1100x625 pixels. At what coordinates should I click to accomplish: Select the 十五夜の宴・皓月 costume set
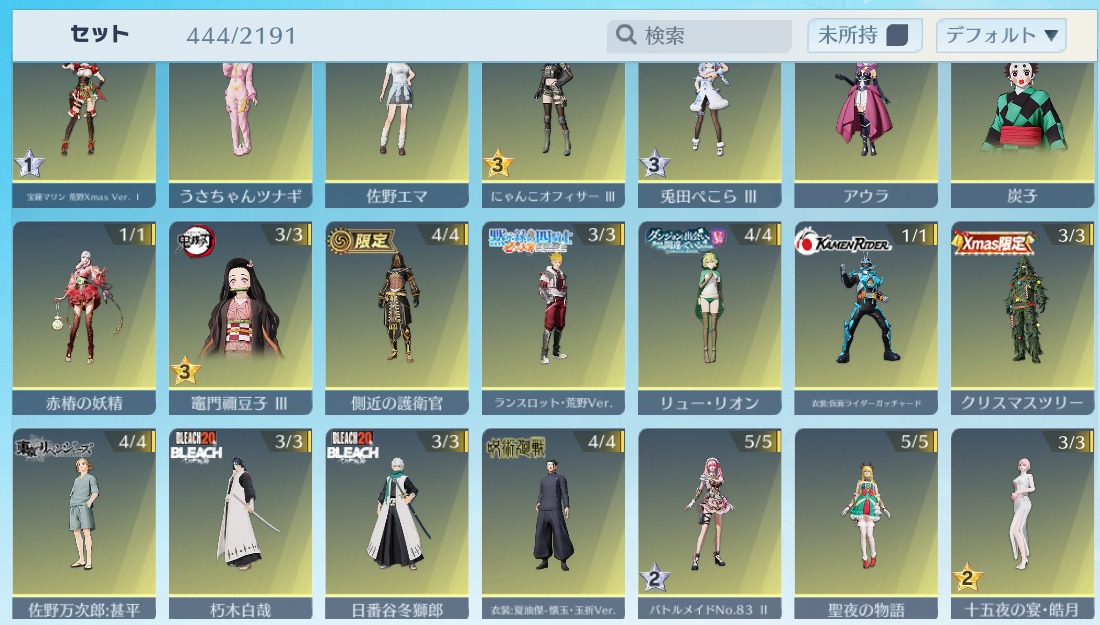point(1022,522)
